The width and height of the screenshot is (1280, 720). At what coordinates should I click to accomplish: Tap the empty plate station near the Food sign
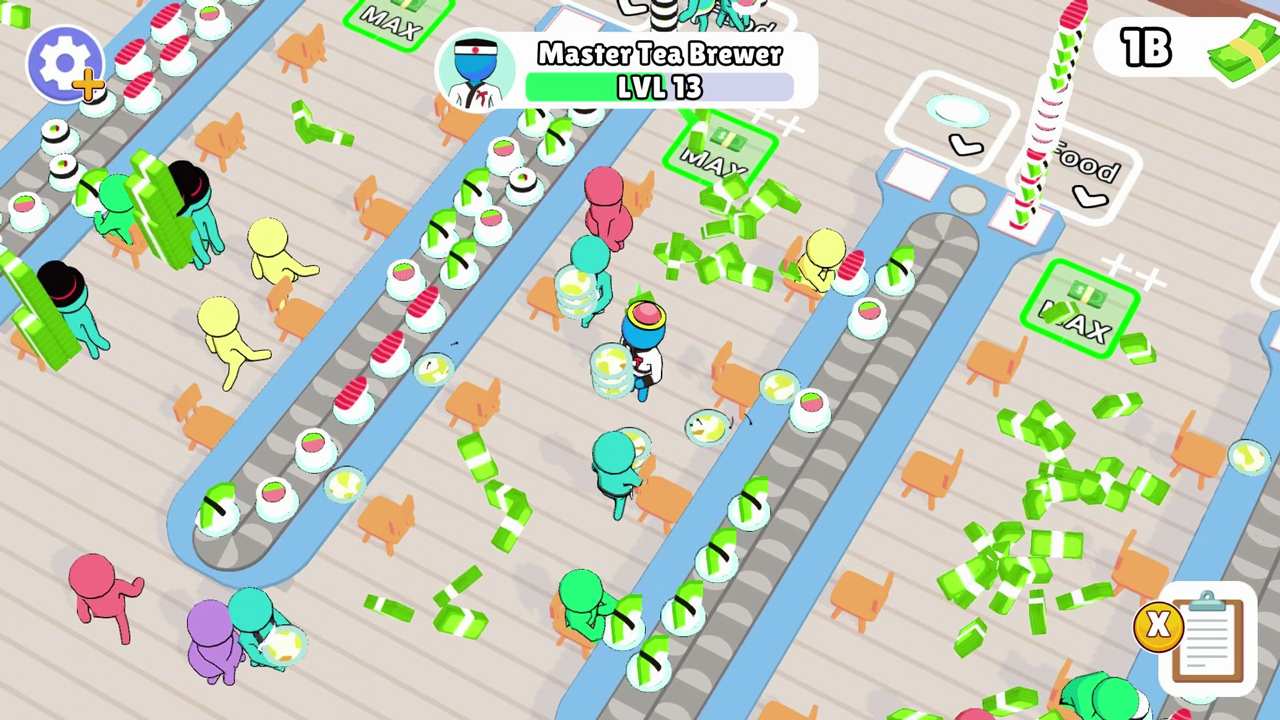pyautogui.click(x=958, y=112)
